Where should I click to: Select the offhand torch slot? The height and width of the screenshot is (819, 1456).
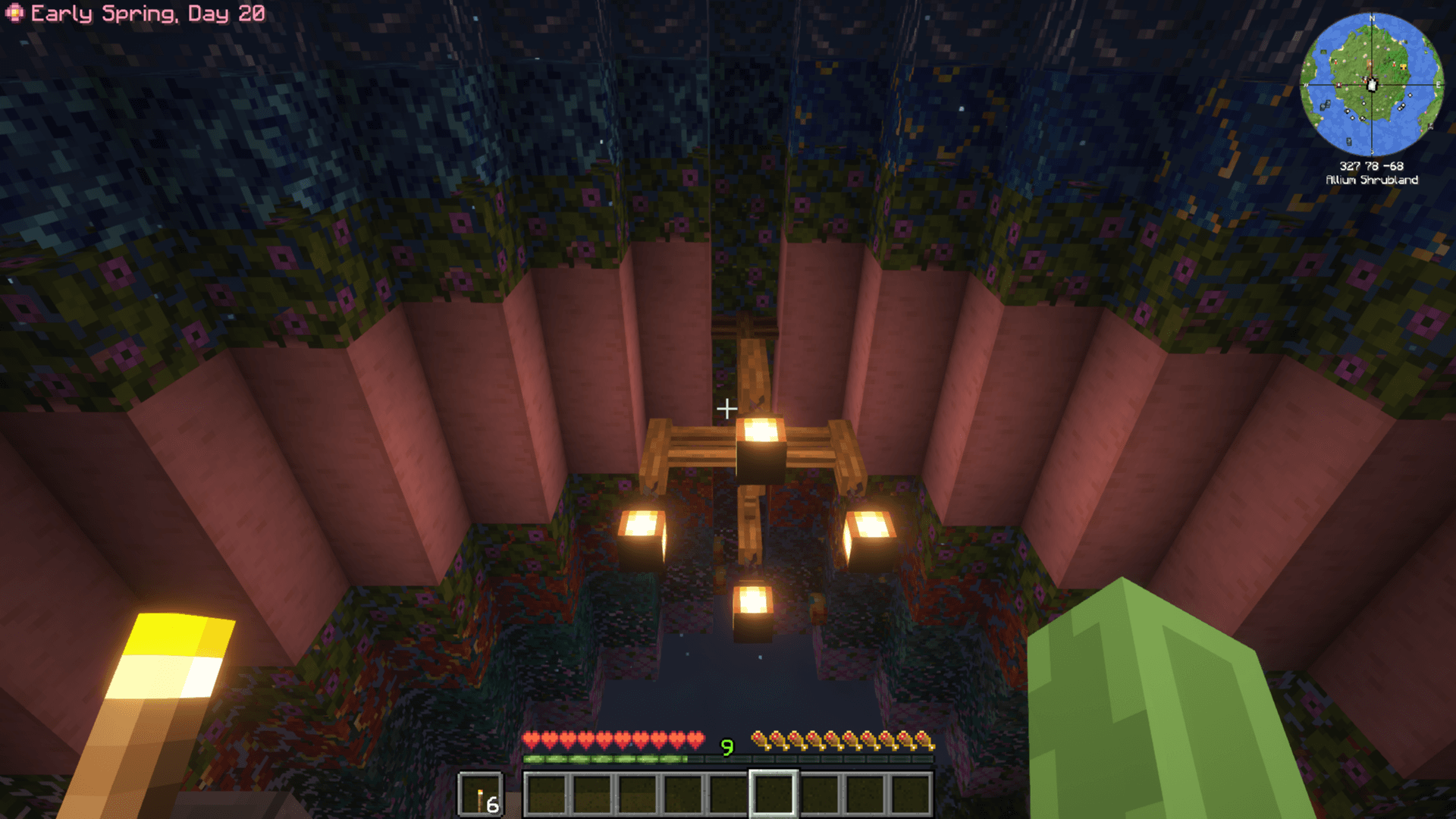point(481,795)
